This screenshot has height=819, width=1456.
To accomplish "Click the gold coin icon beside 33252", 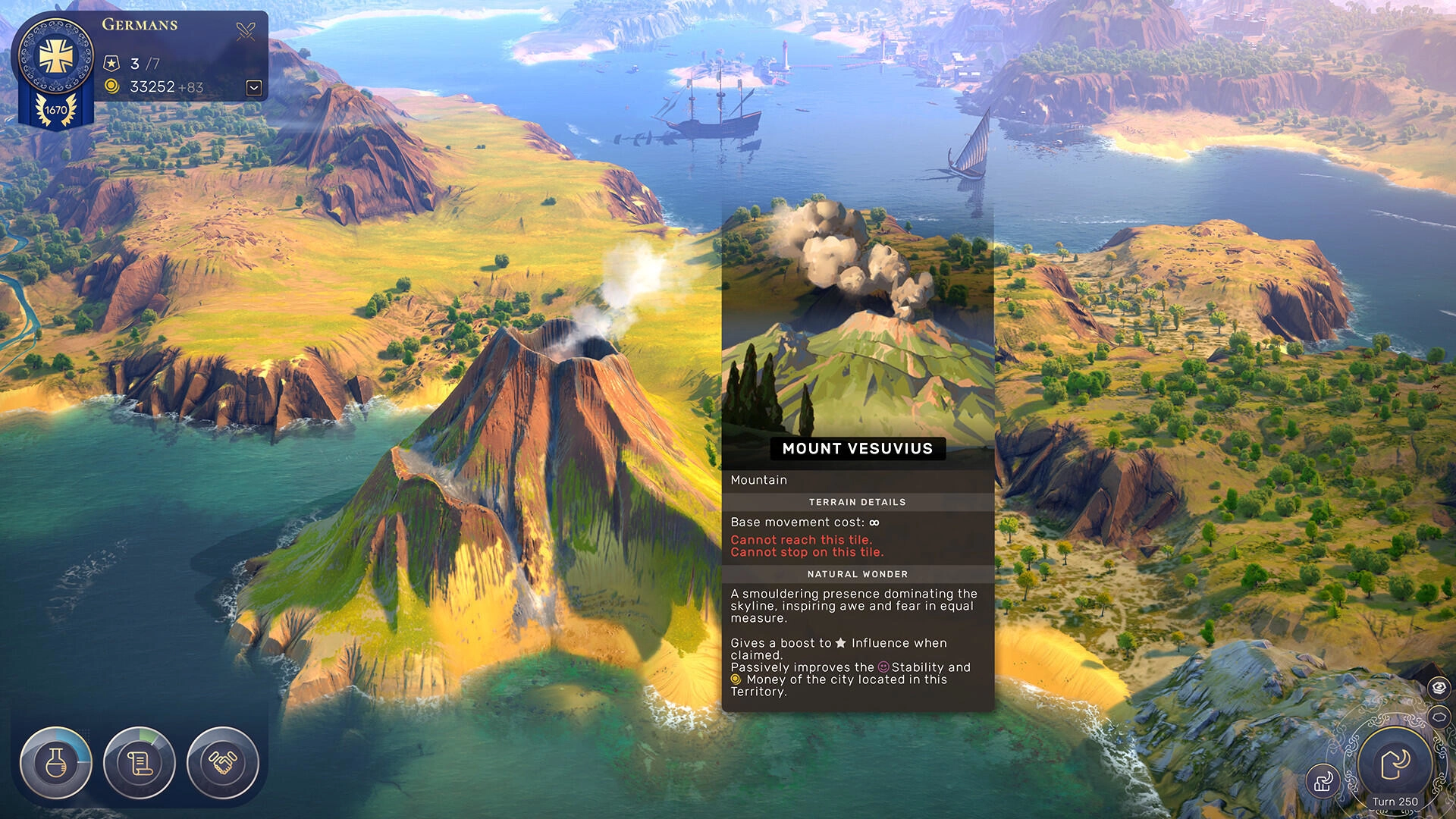I will pos(112,86).
